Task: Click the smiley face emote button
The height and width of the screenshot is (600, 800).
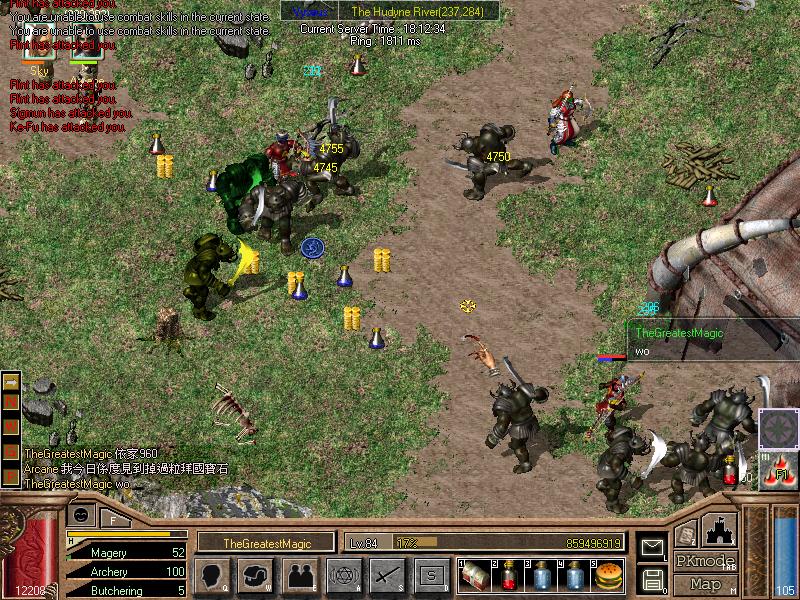Action: point(81,513)
